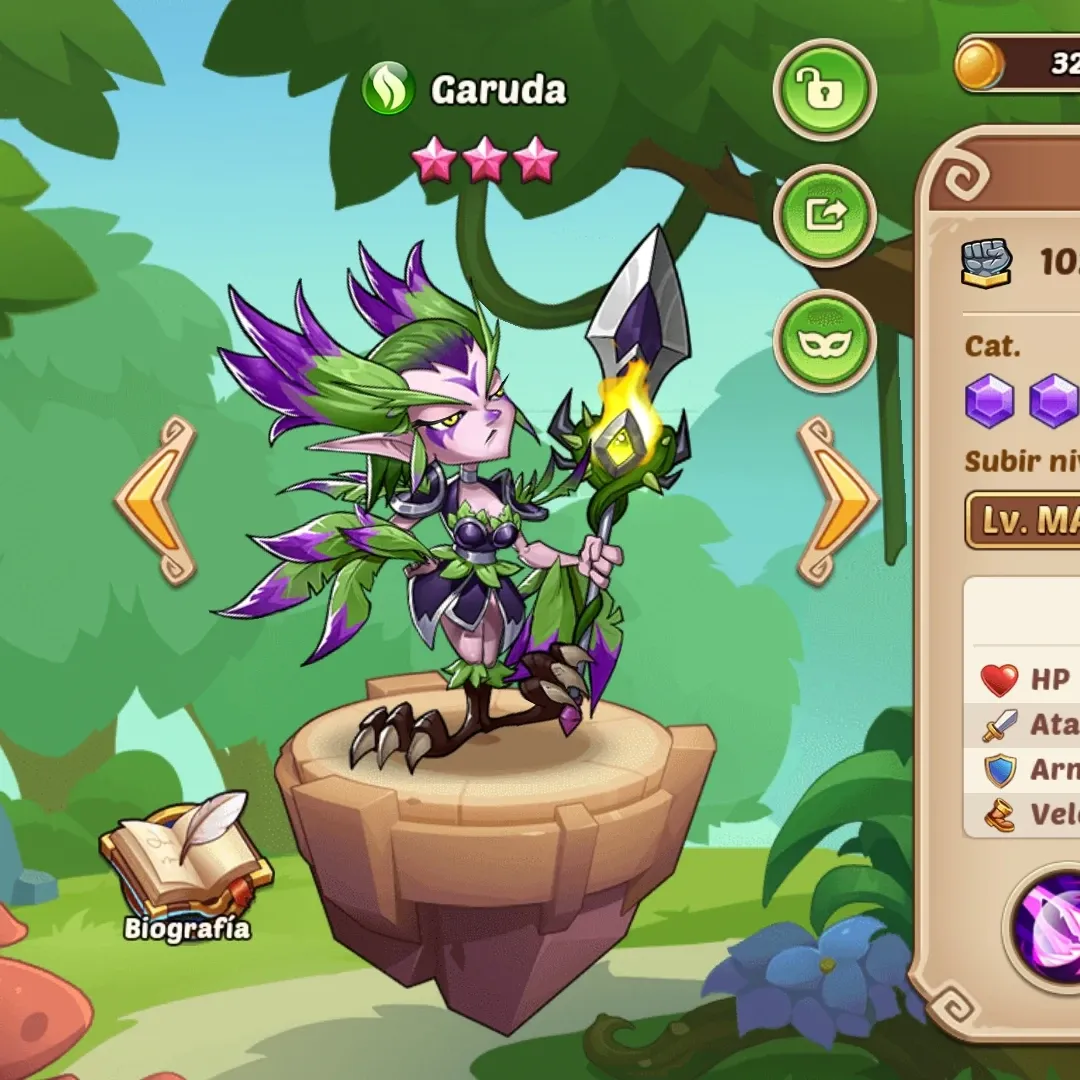Toggle the green padlock lock button
This screenshot has width=1080, height=1080.
(824, 91)
